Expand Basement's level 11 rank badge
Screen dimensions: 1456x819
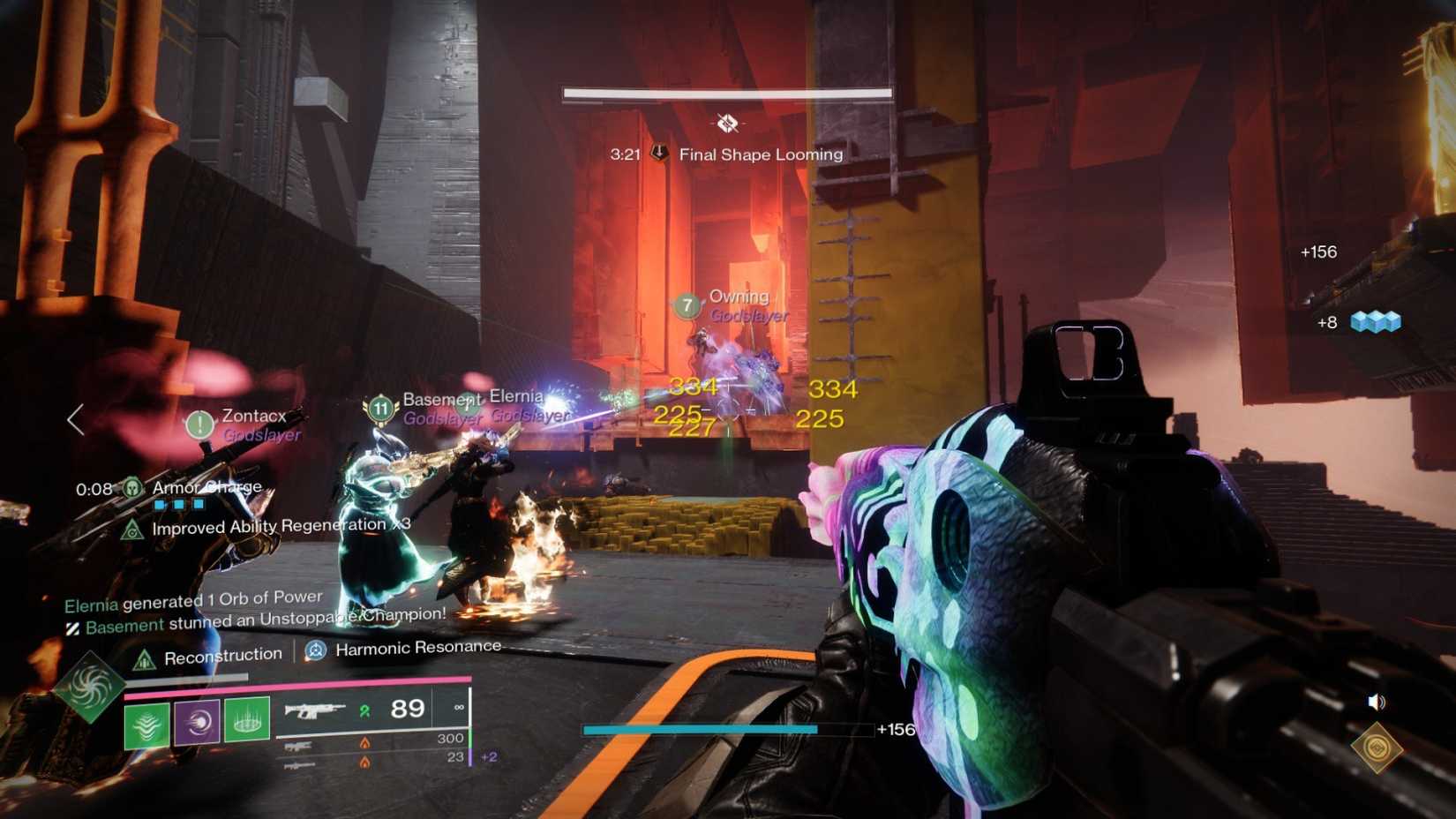tap(379, 409)
